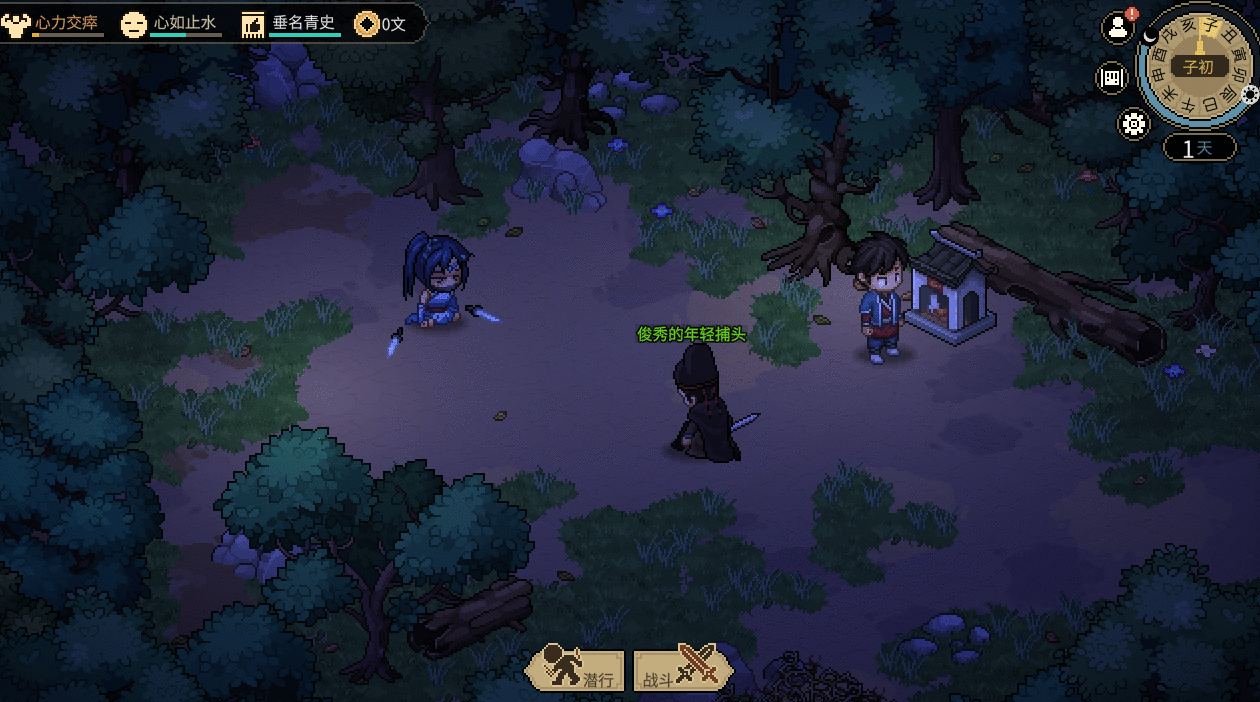Screen dimensions: 1260x702
Task: Open the square grid panel icon
Action: [1112, 78]
